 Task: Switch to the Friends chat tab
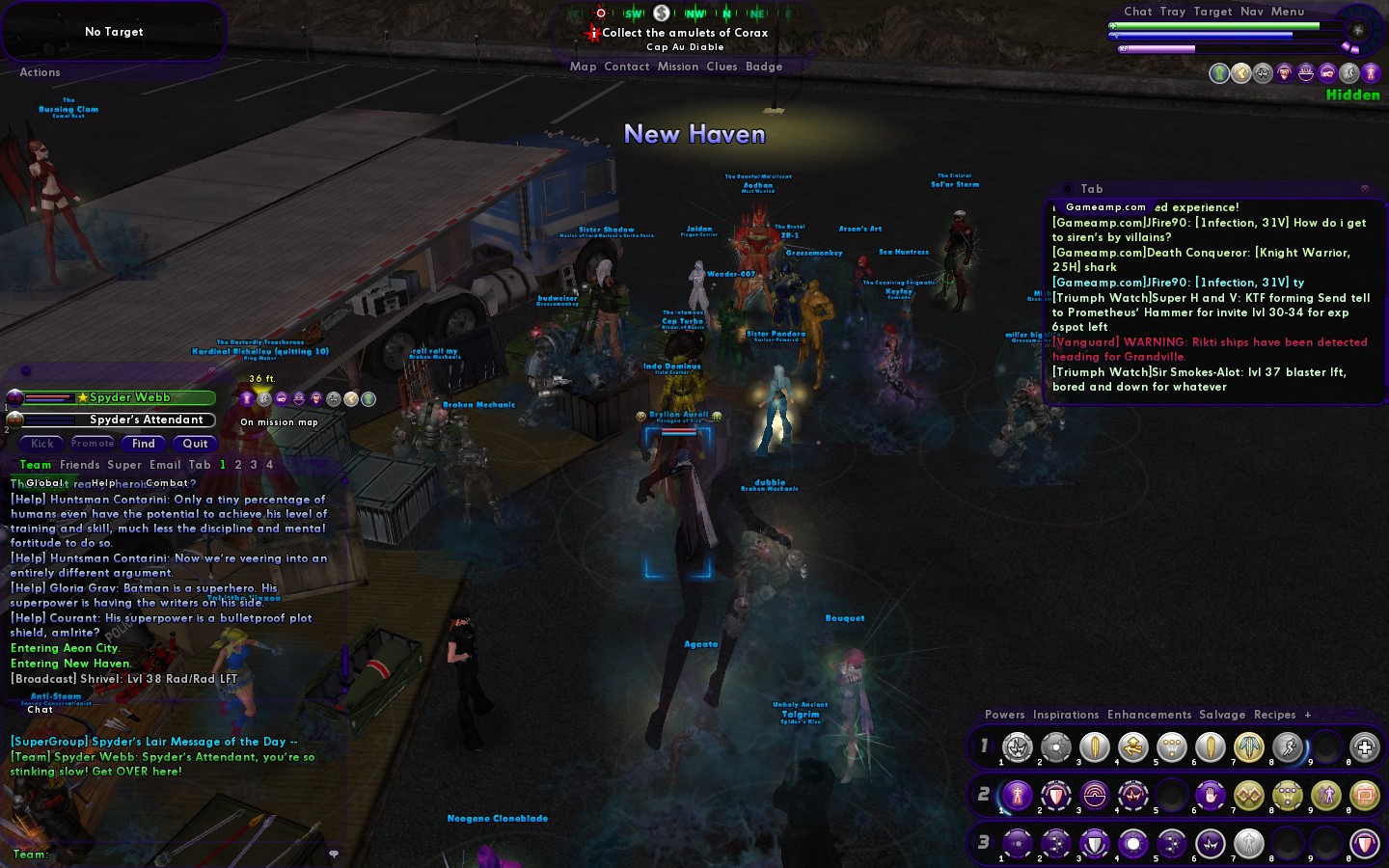coord(79,465)
